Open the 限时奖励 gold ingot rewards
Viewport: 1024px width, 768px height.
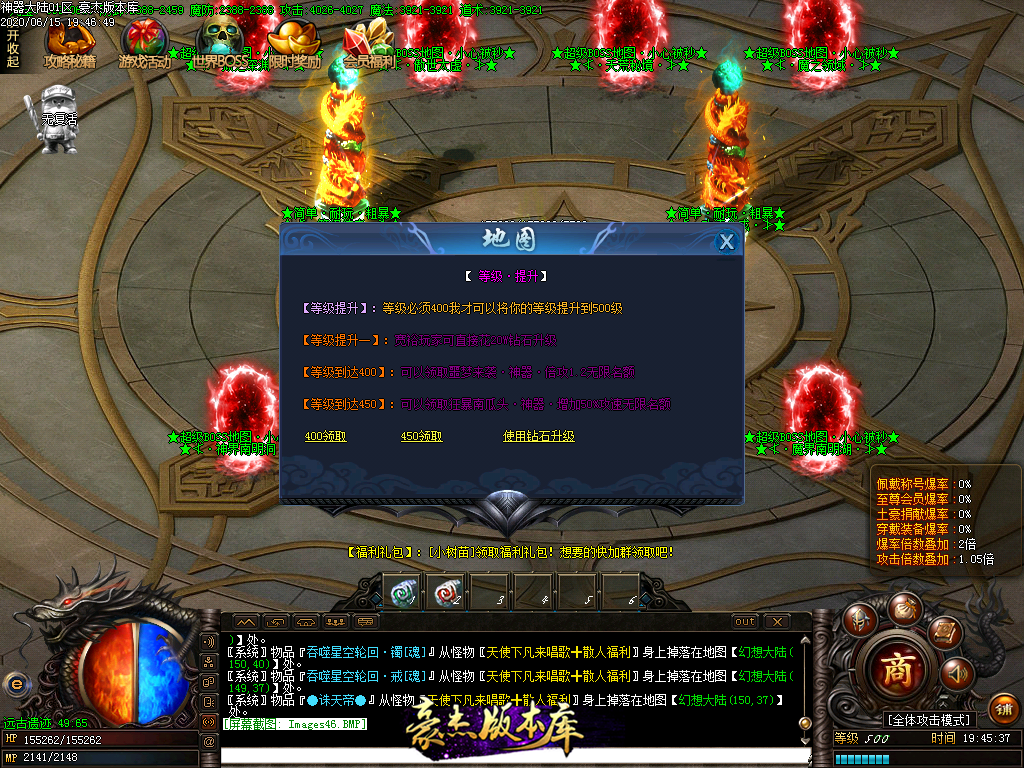click(295, 46)
